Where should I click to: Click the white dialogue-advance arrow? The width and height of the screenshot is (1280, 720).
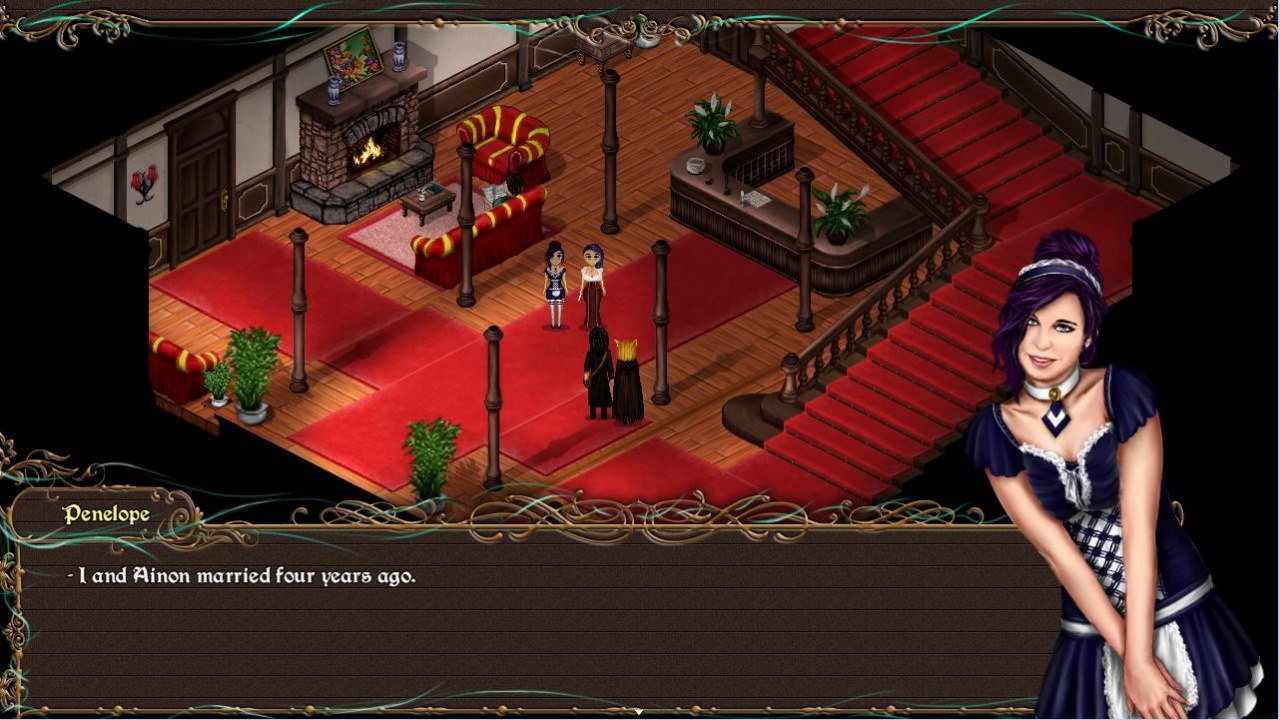point(639,708)
